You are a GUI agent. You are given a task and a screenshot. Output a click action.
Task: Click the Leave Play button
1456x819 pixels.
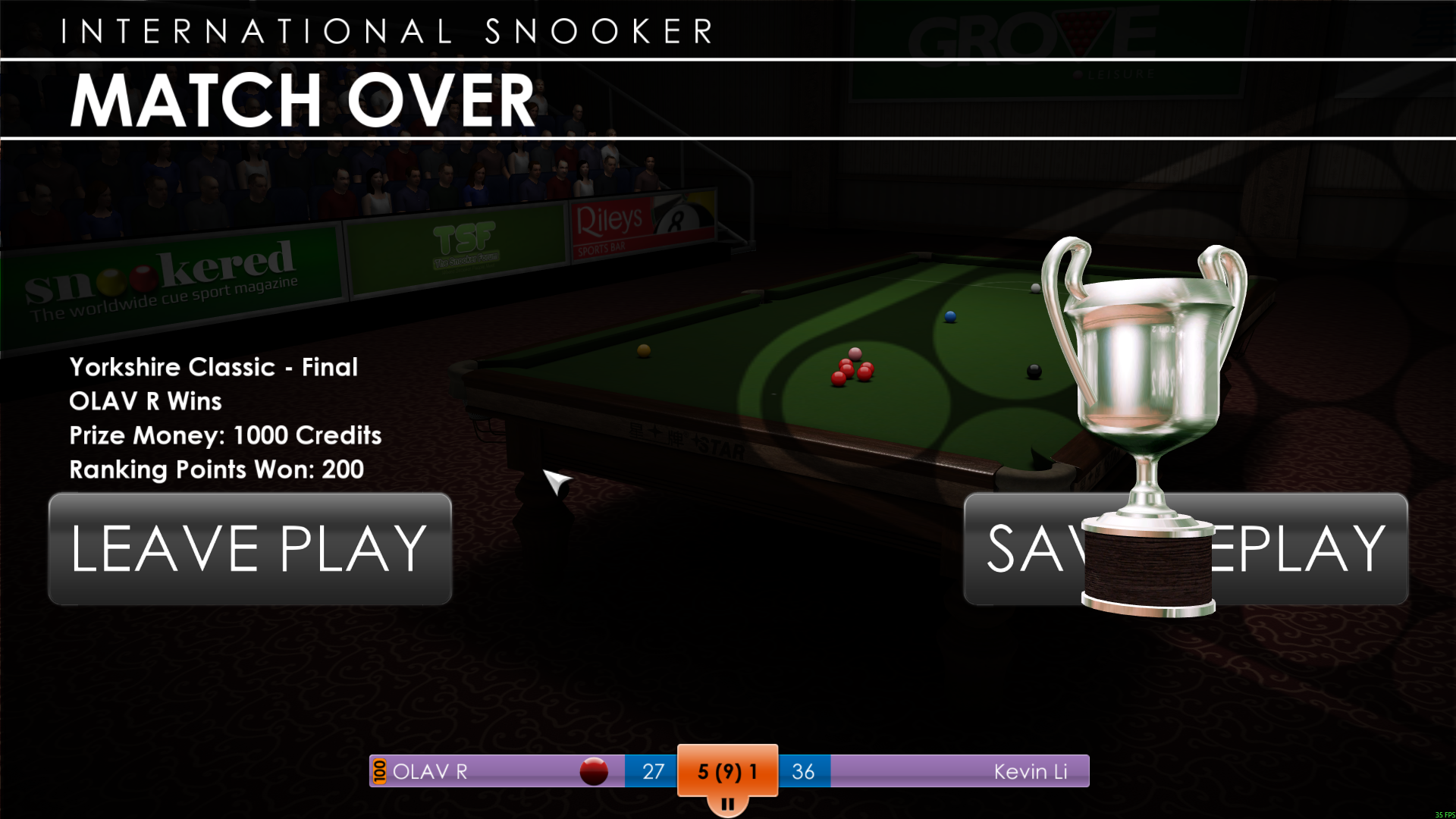(249, 548)
